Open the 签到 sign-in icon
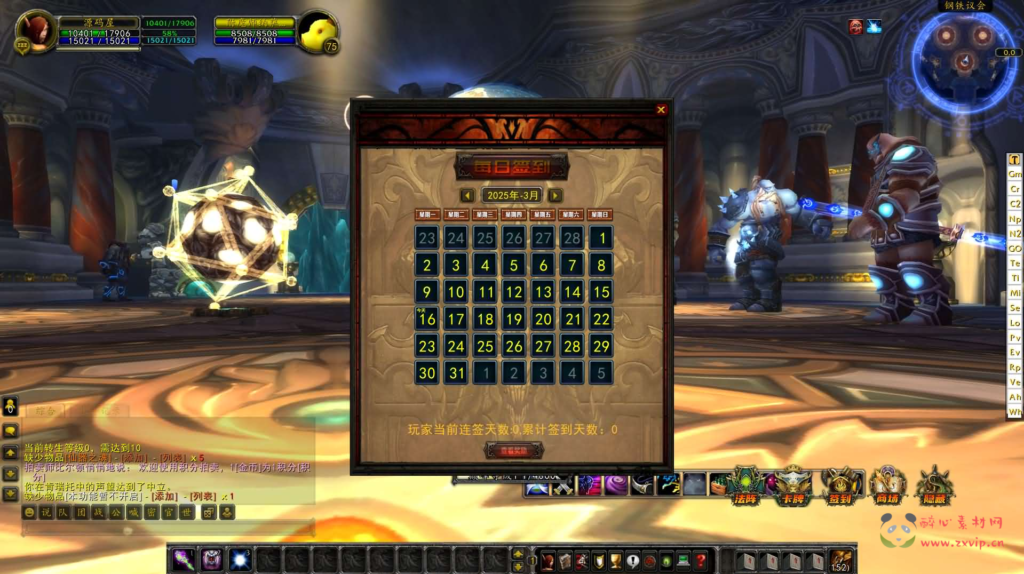 (x=840, y=484)
